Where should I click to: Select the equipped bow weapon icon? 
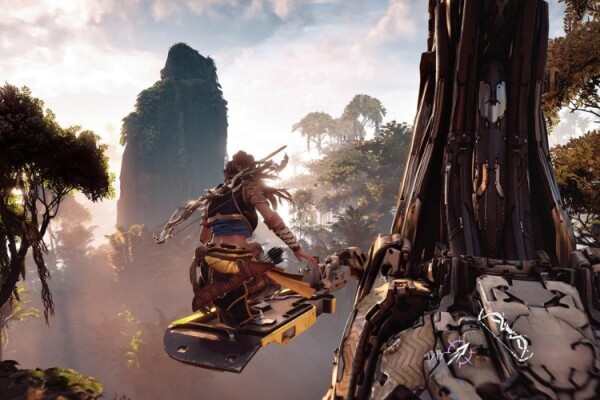pyautogui.click(x=505, y=334)
